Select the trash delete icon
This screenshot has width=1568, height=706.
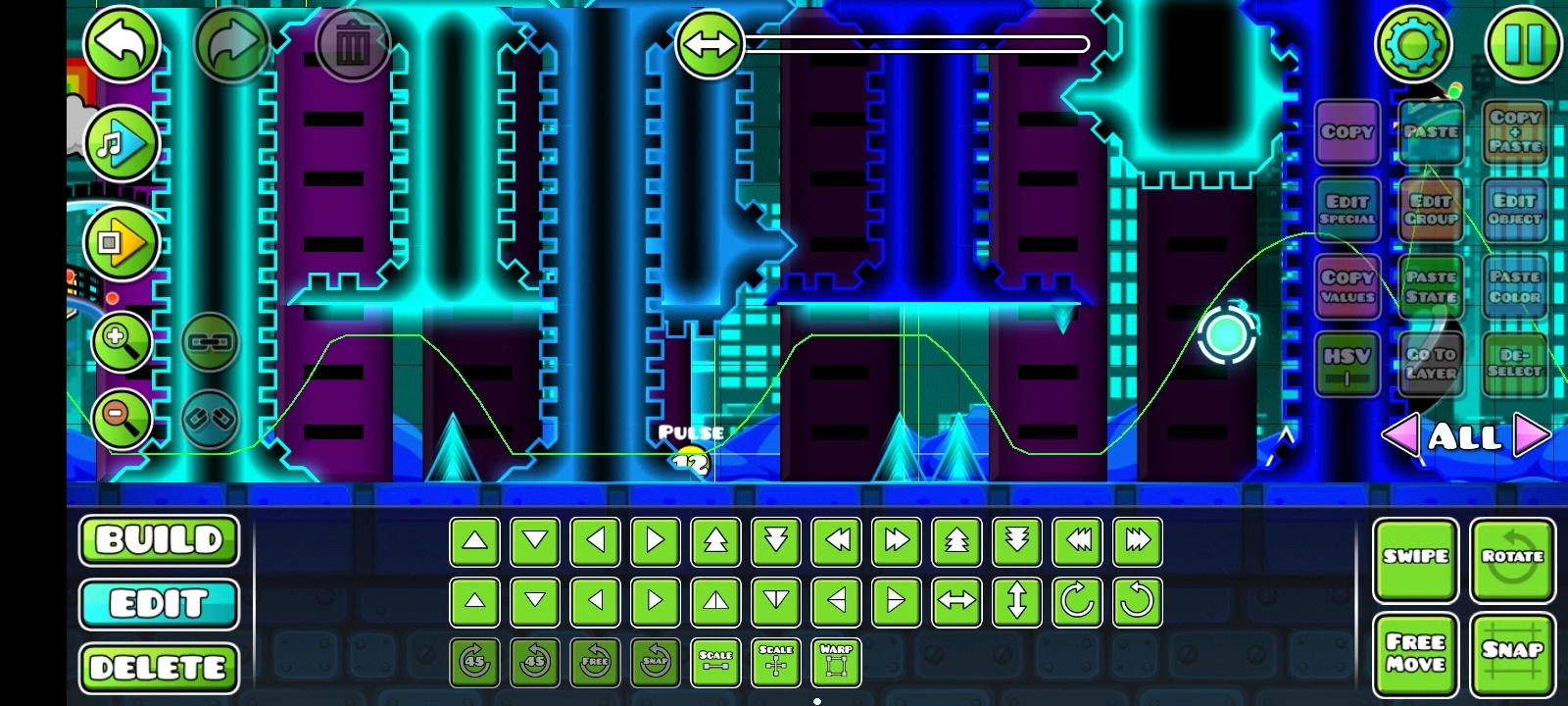[x=353, y=43]
